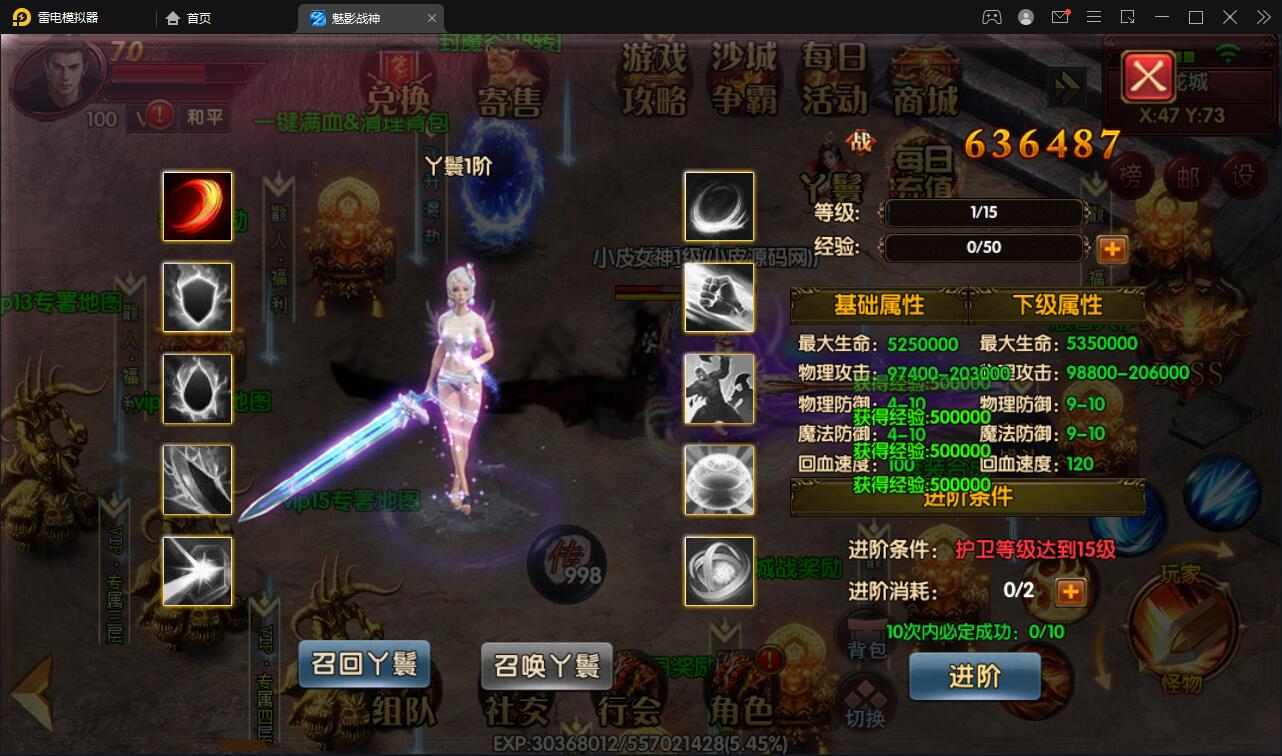1282x756 pixels.
Task: Open the 每日活动 daily events icon
Action: pos(836,80)
